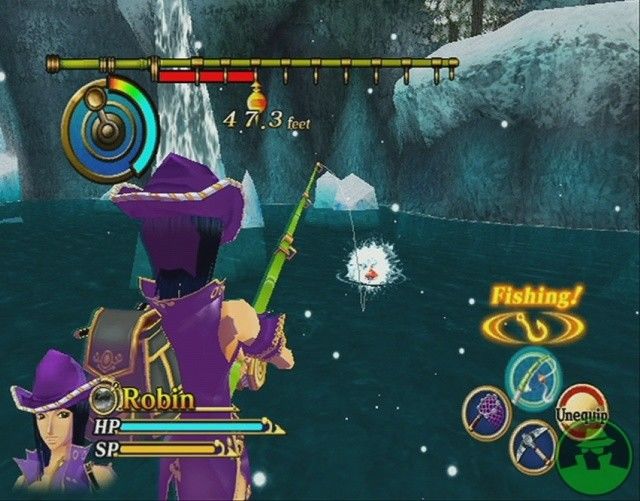The image size is (640, 501).
Task: Choose the bug net tool icon
Action: click(x=487, y=413)
